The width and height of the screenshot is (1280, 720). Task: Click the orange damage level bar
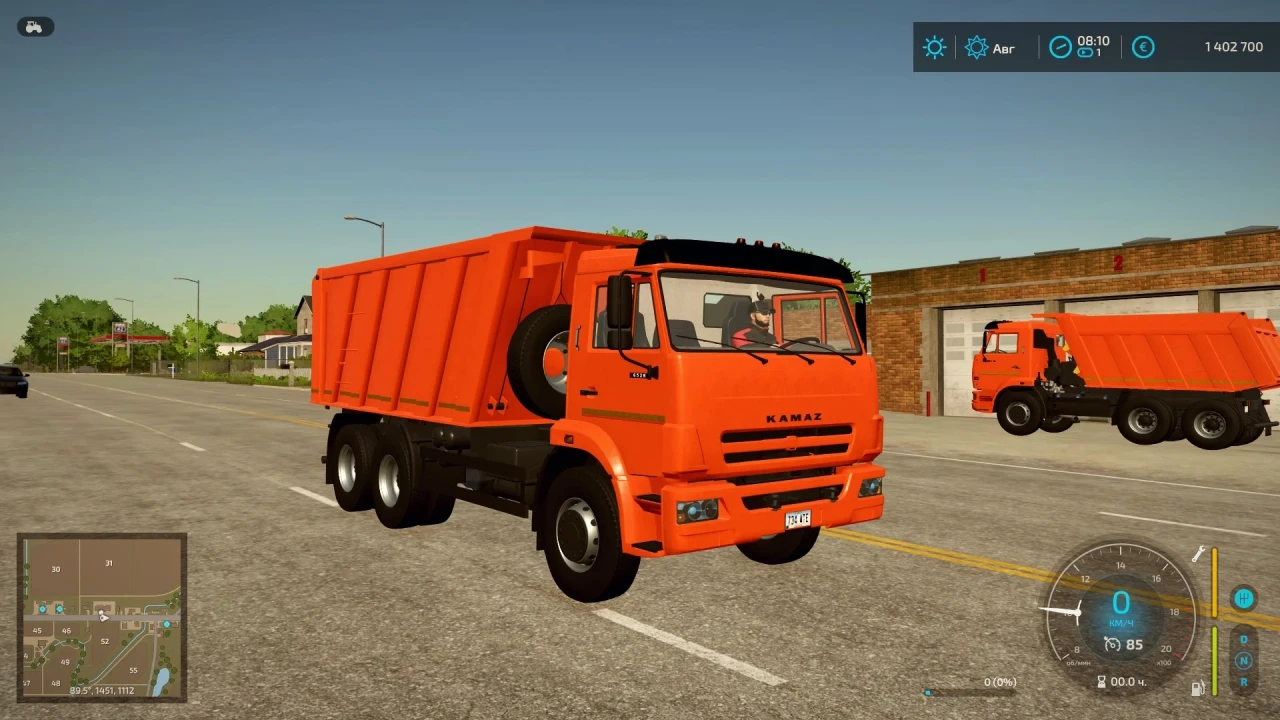tap(1217, 583)
